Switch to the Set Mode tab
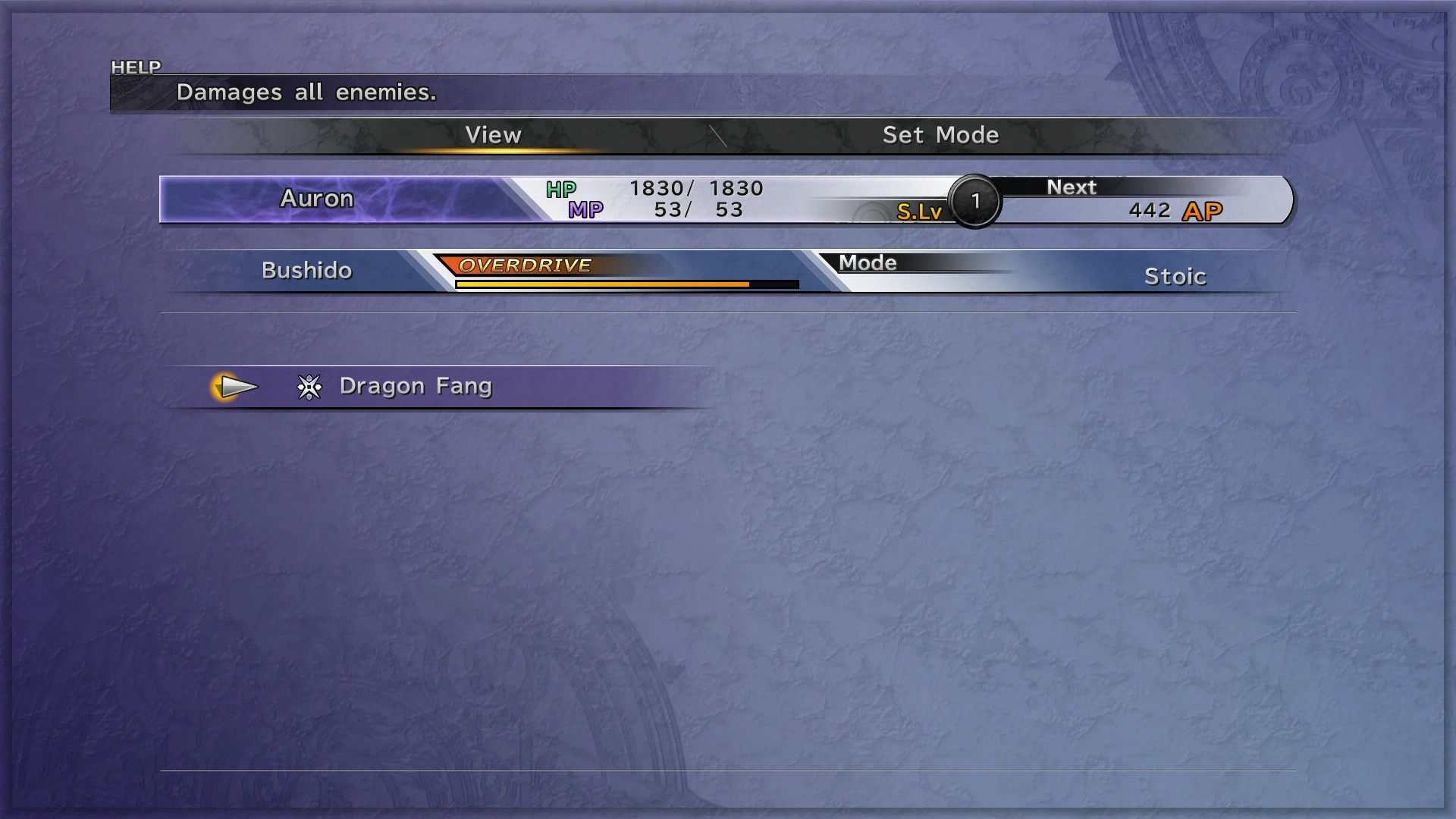This screenshot has width=1456, height=819. tap(941, 135)
